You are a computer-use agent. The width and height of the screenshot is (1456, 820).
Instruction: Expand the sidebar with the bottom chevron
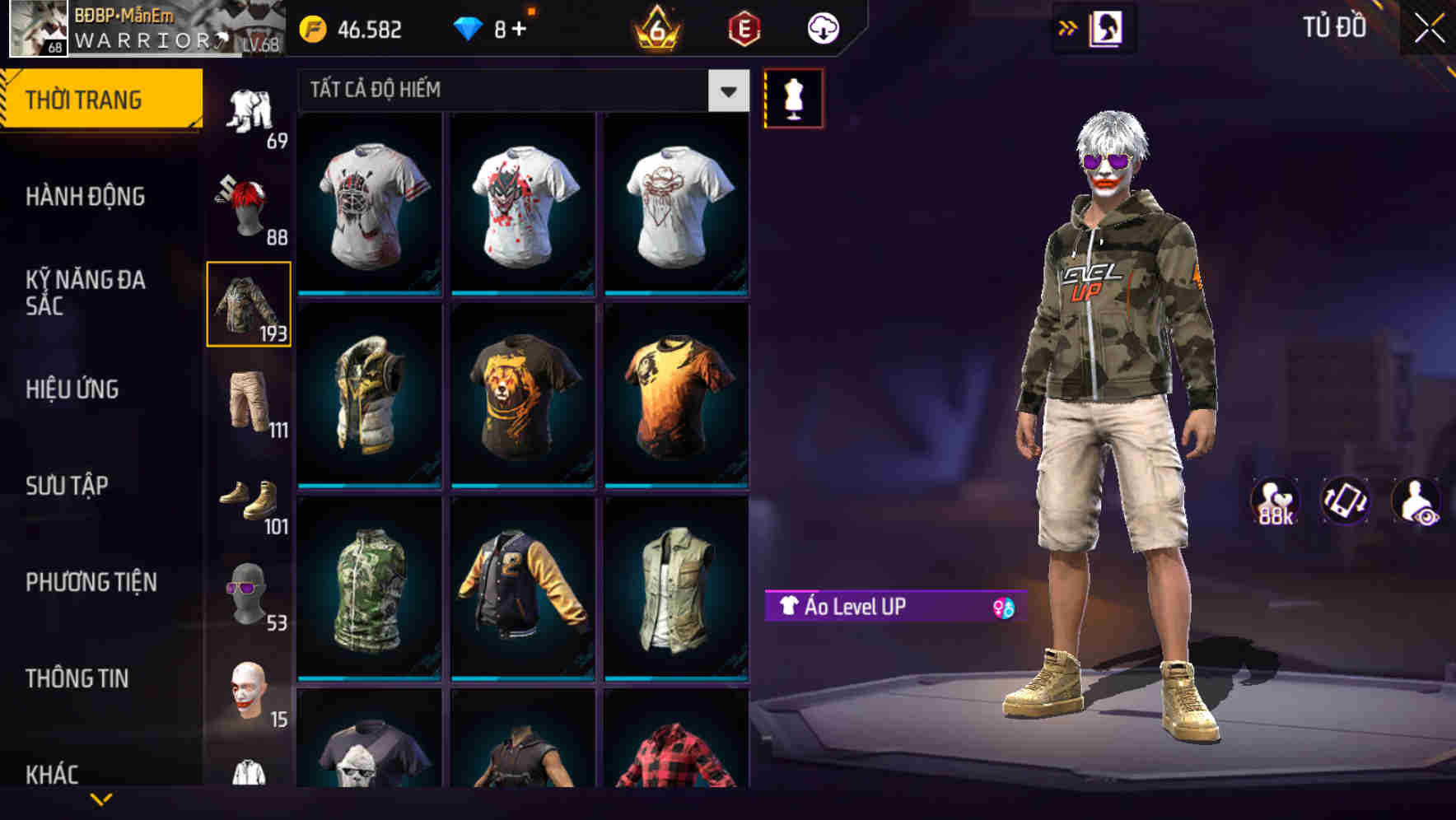tap(101, 797)
